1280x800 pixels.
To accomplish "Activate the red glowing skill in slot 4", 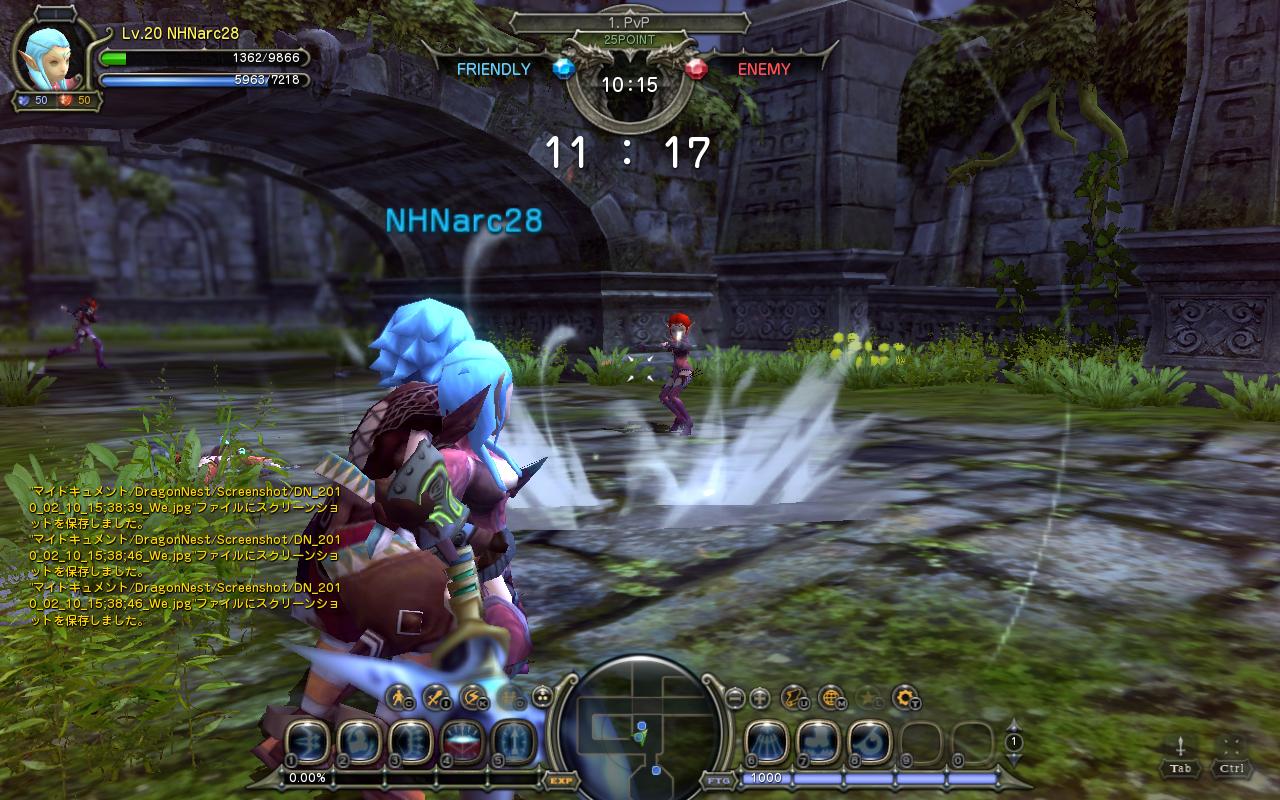I will (461, 742).
